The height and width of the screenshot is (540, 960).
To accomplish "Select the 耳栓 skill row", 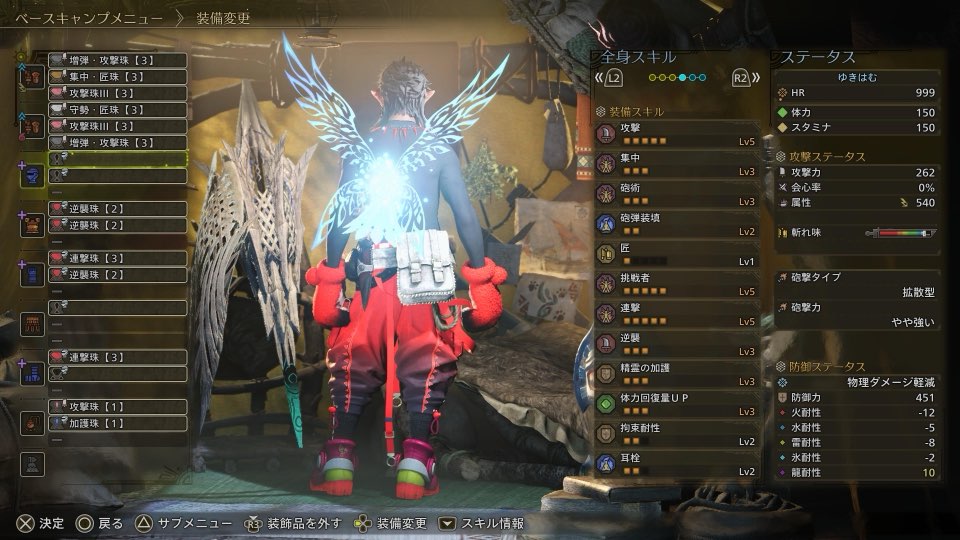I will (675, 464).
